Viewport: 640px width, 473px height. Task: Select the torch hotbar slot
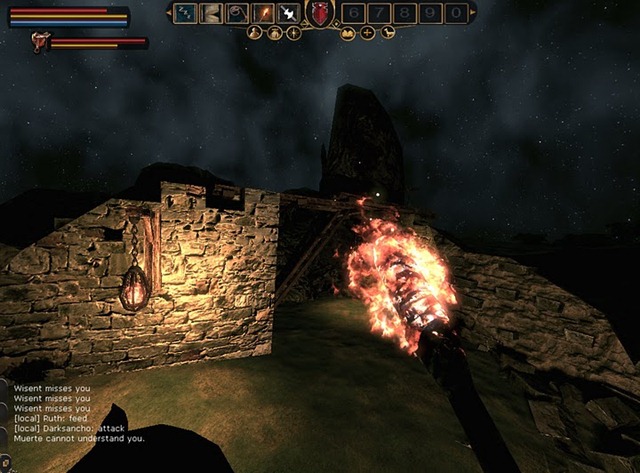[263, 13]
